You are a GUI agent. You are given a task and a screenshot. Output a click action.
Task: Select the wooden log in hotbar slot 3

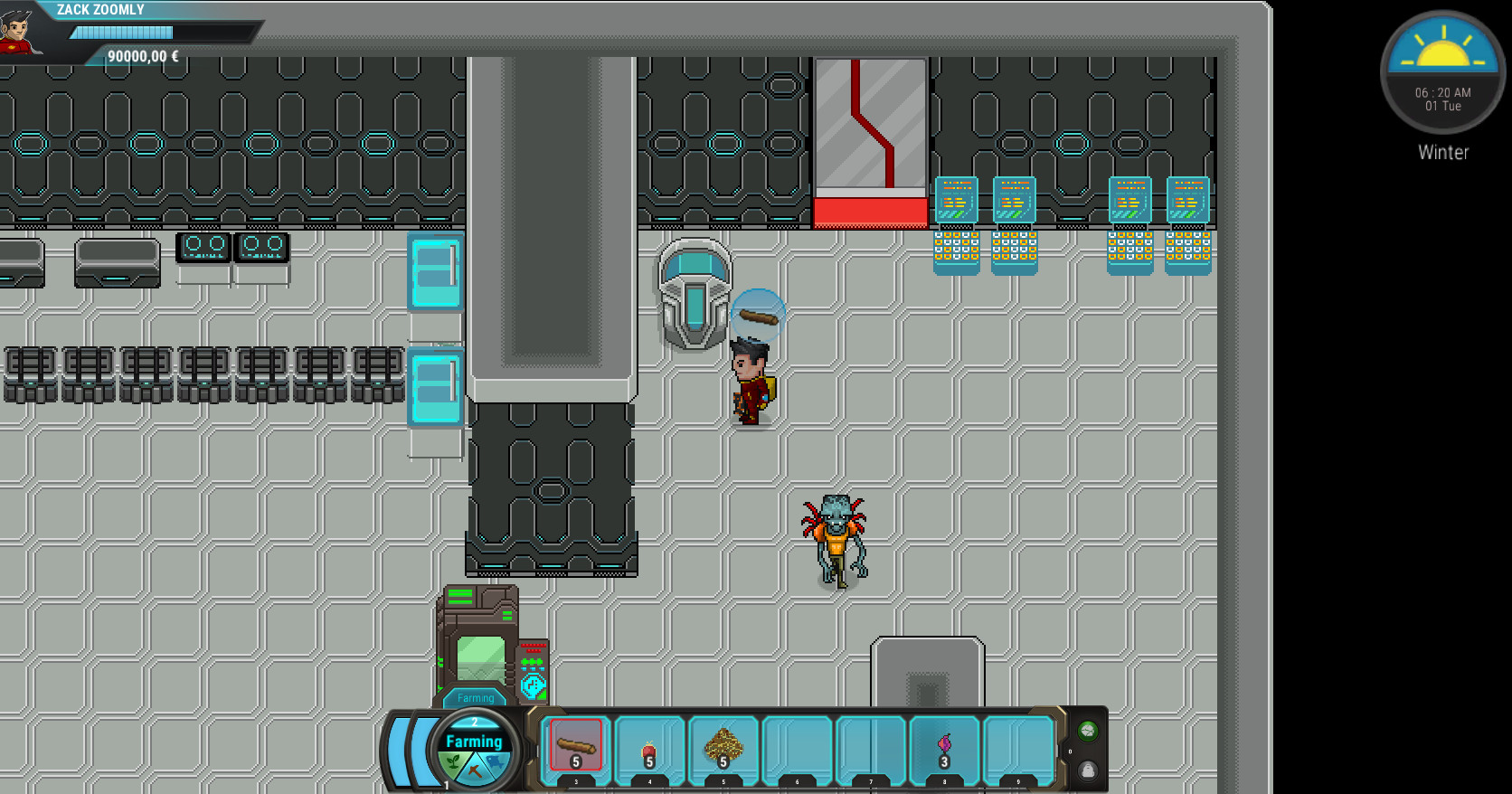[576, 745]
